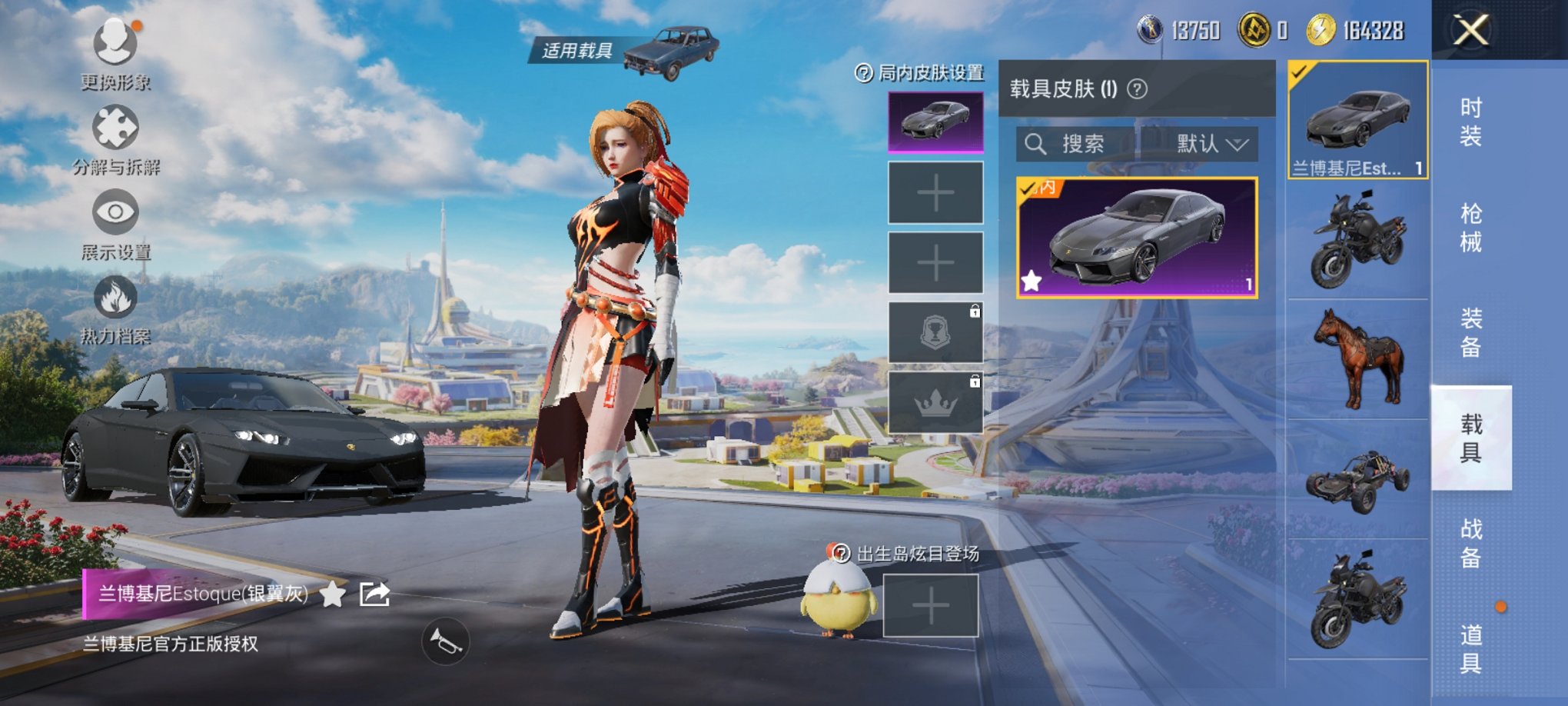Select the 载具 vehicle tab
Screen dimensions: 1568x706
coord(1470,438)
